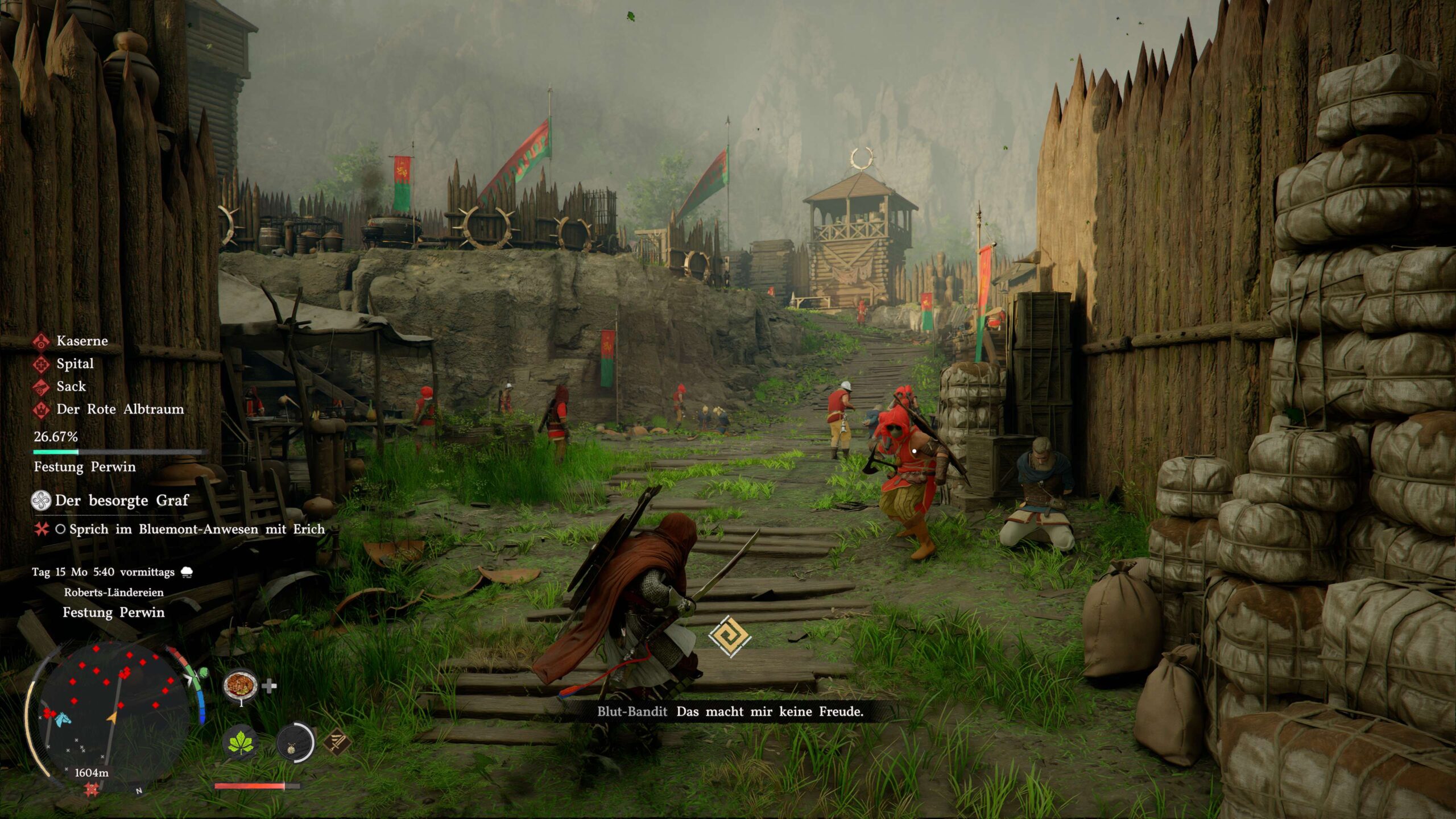Click the sword diamond icon

point(337,742)
